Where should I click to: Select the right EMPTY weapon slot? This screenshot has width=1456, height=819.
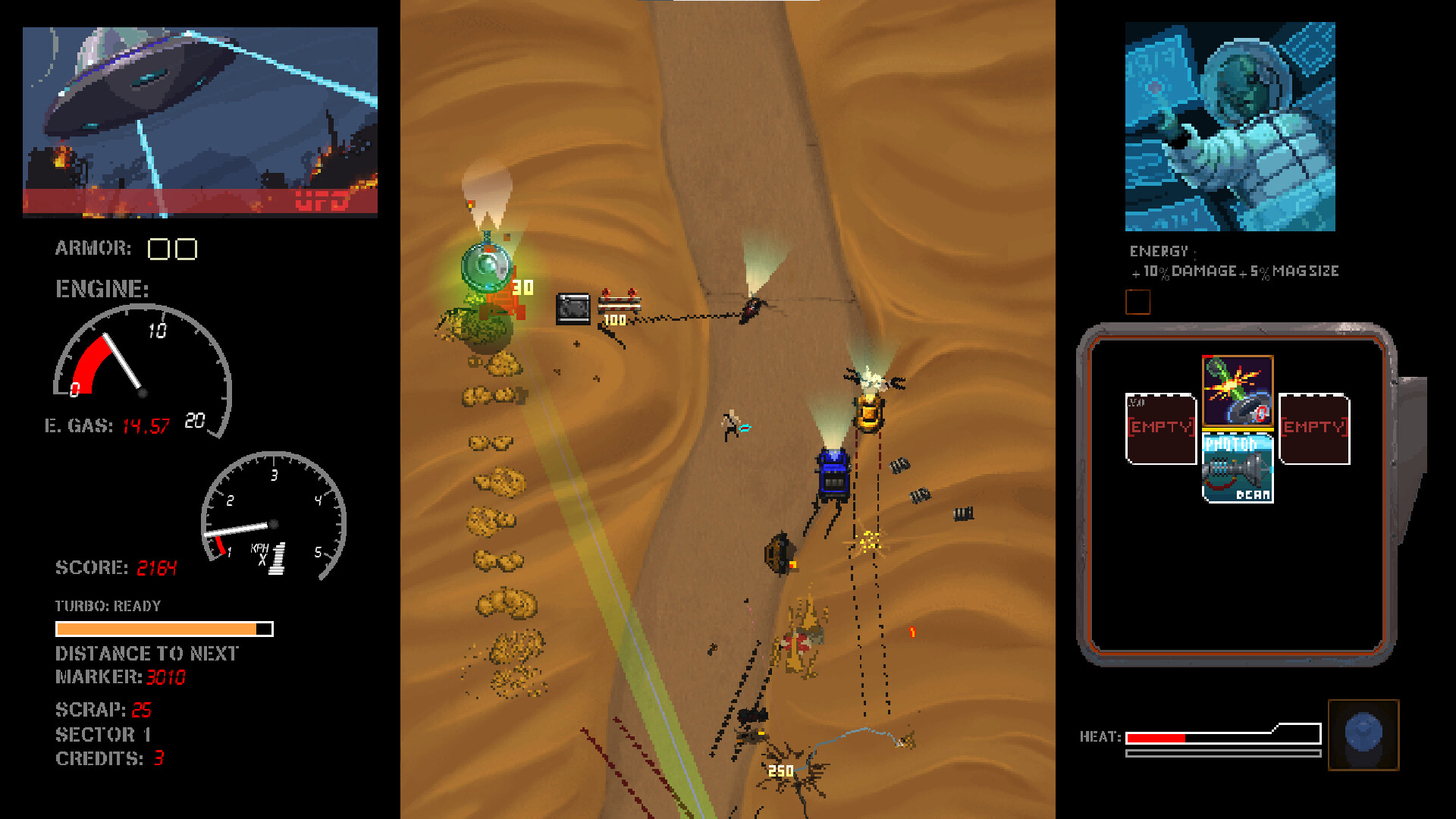(x=1313, y=428)
